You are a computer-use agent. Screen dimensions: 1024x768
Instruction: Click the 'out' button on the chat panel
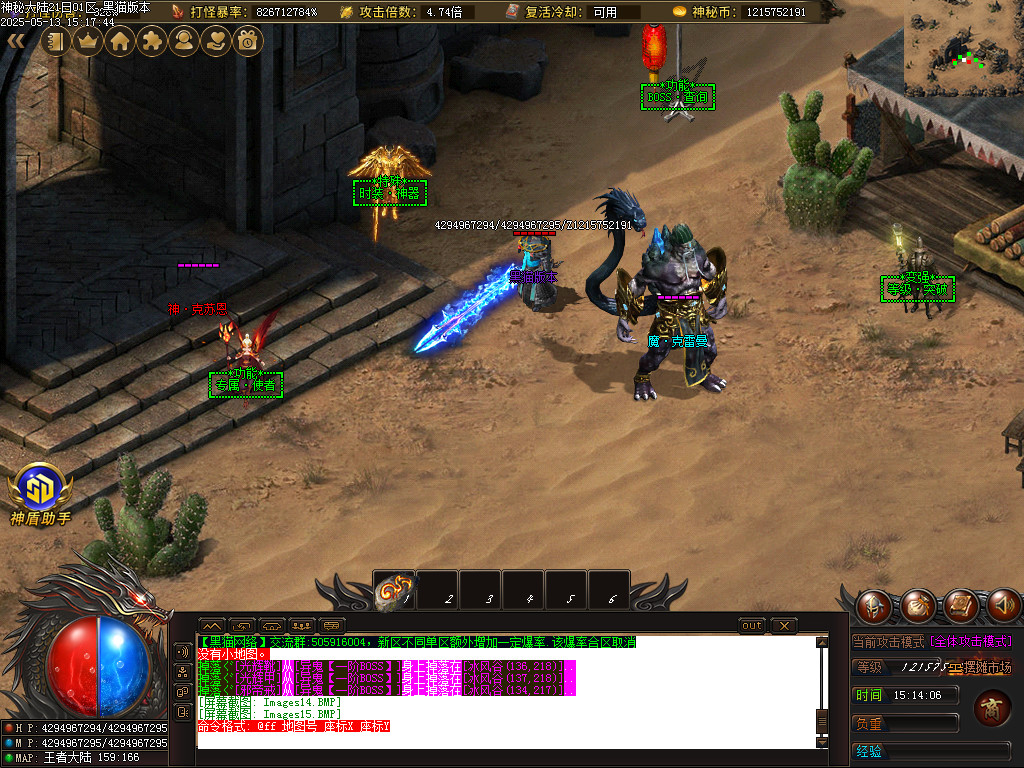click(752, 626)
